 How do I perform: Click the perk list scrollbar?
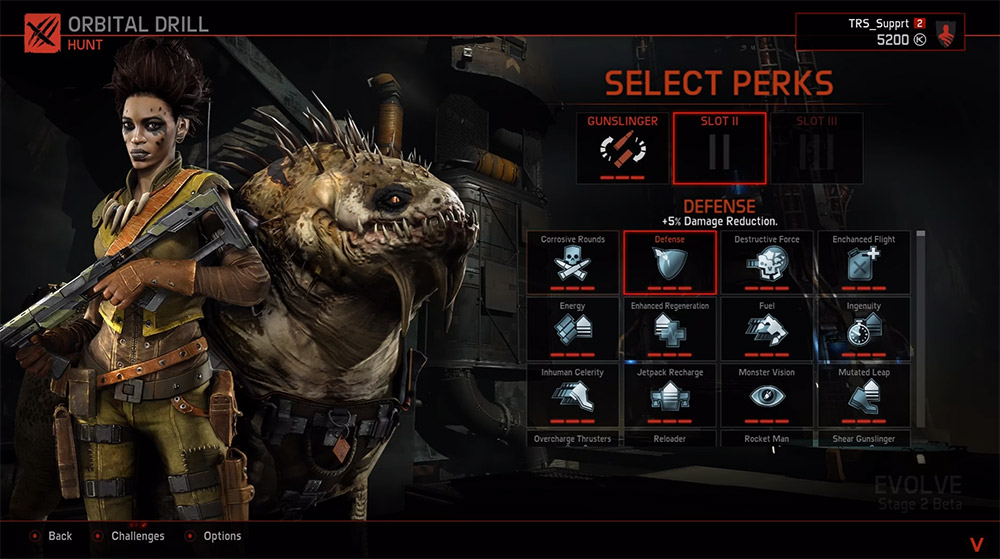[920, 300]
